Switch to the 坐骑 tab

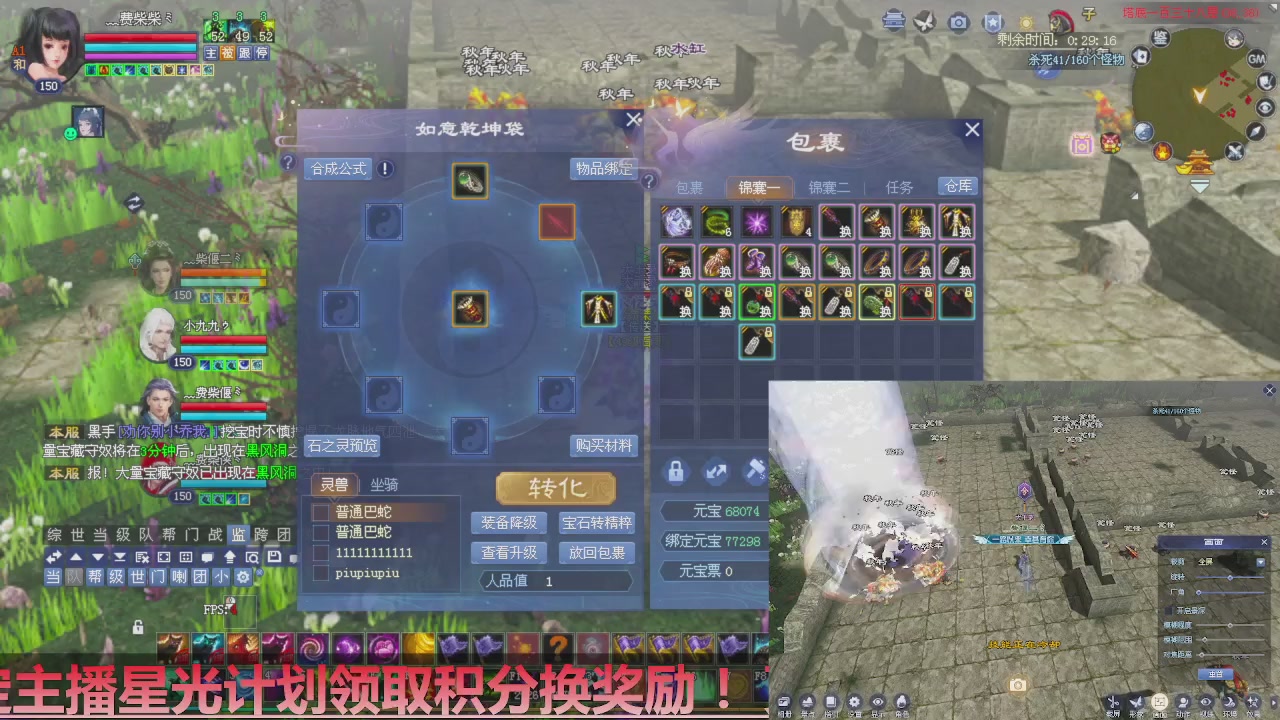click(383, 485)
